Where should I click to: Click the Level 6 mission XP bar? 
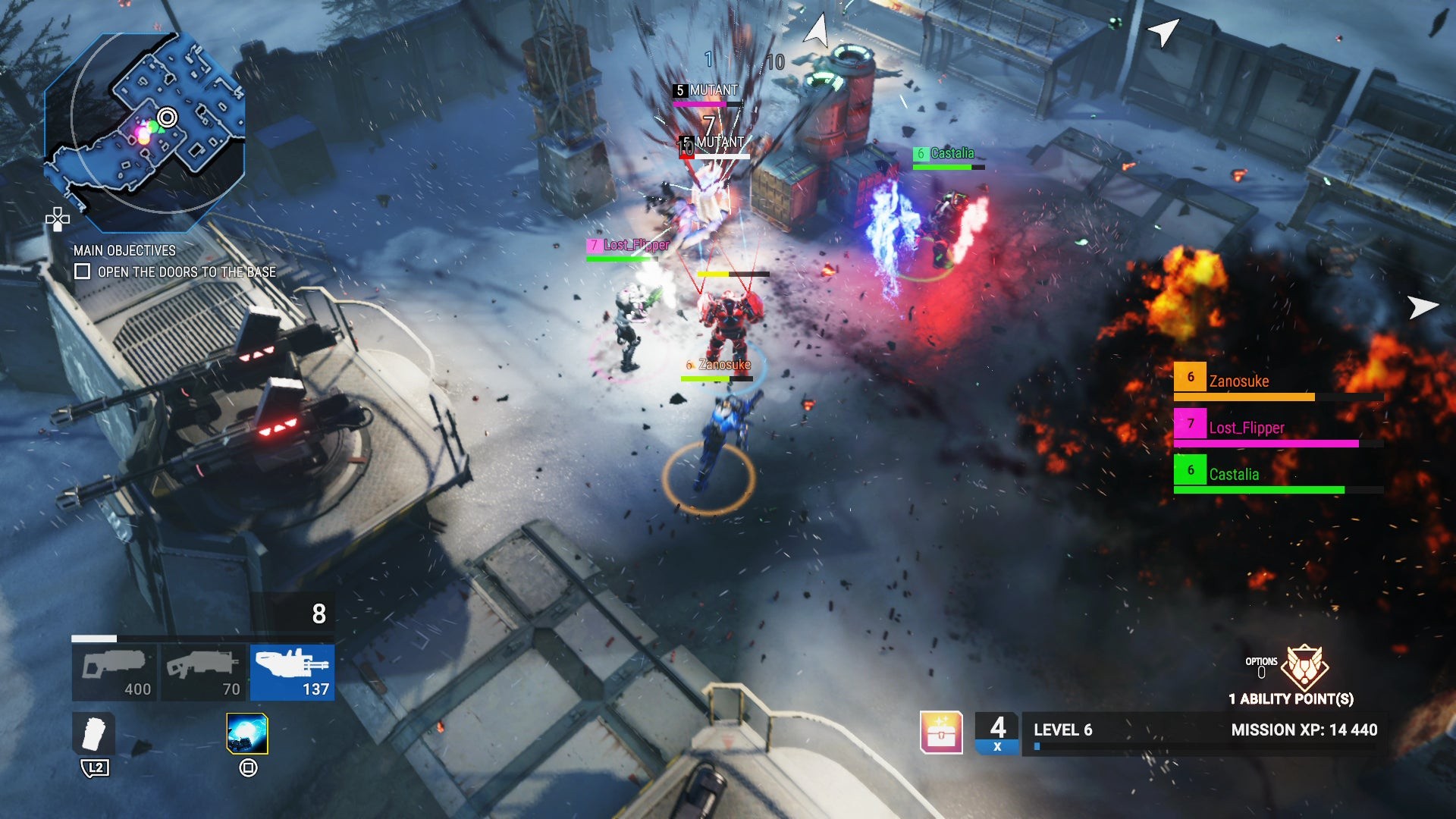coord(1206,733)
